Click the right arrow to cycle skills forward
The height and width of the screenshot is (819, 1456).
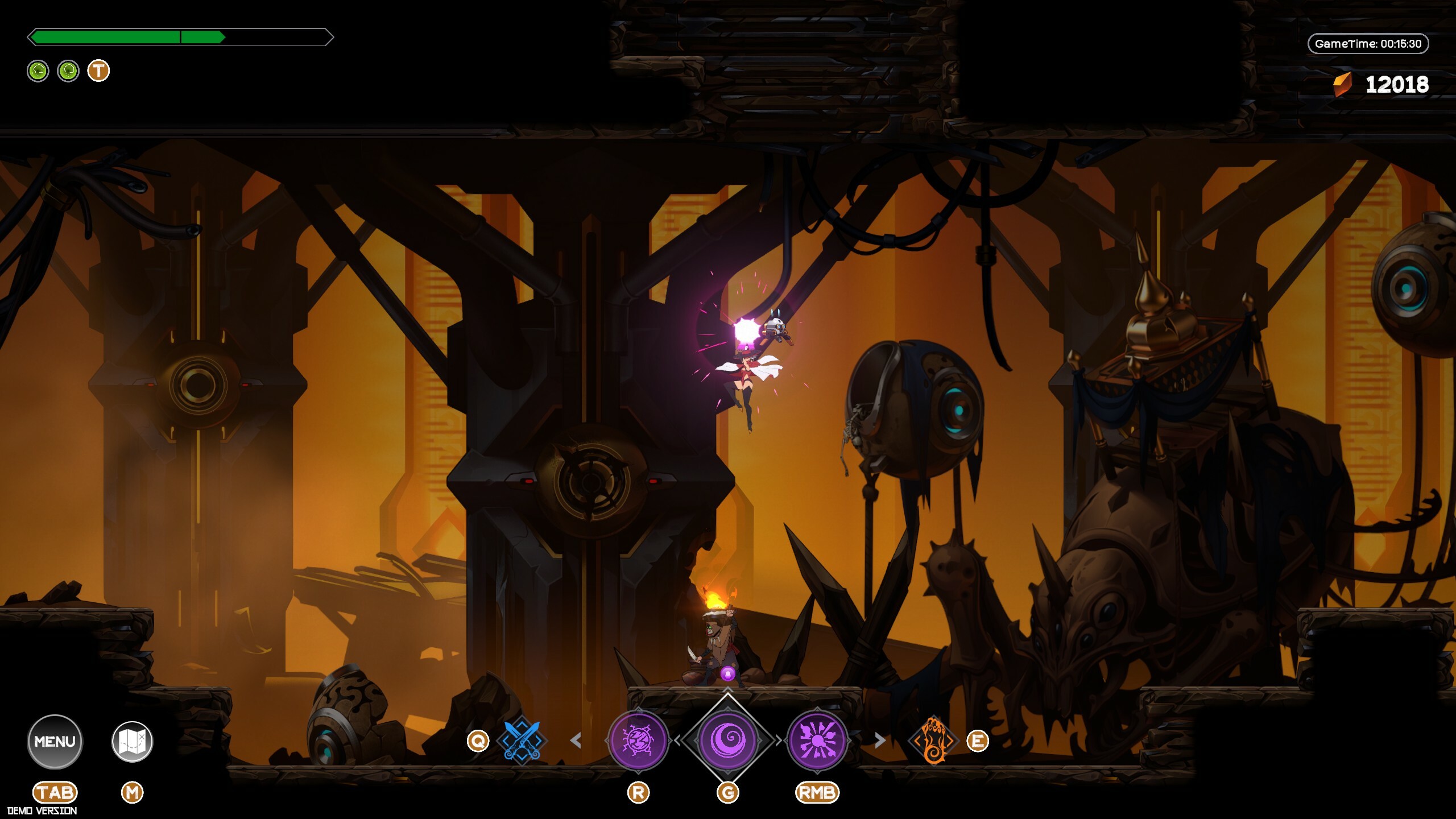pos(880,741)
